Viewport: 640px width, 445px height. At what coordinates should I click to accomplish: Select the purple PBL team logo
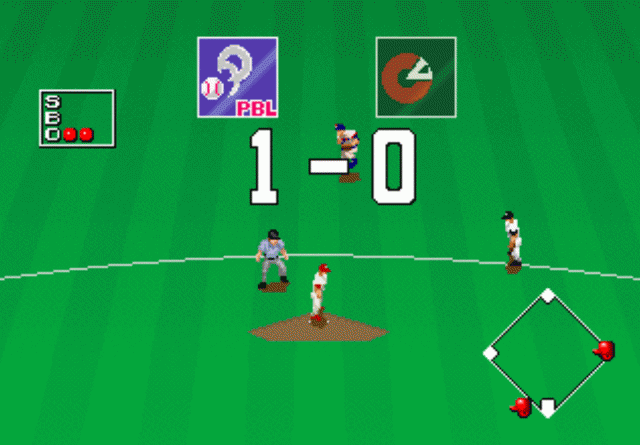click(x=237, y=77)
